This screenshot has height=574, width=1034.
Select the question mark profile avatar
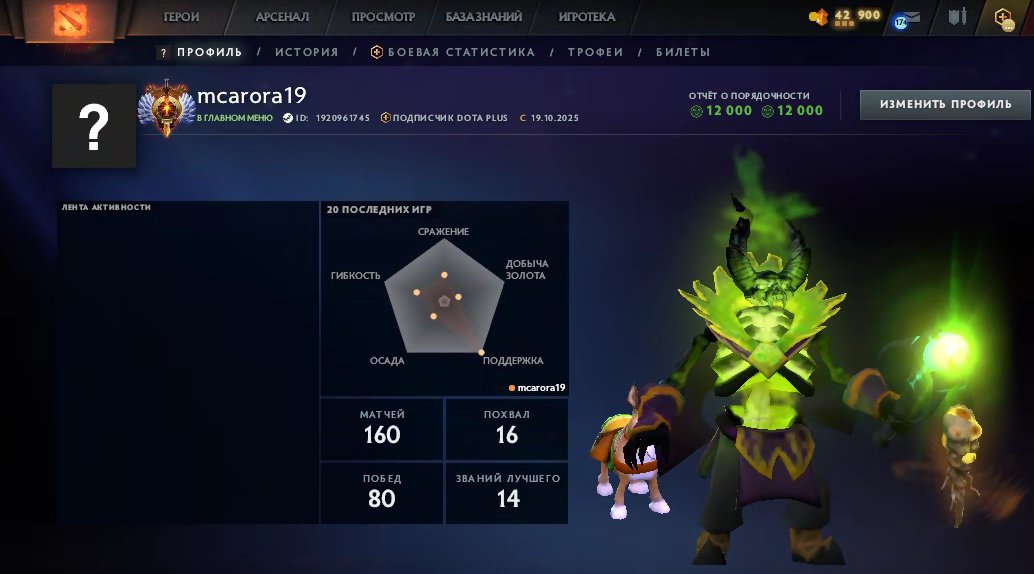point(94,125)
